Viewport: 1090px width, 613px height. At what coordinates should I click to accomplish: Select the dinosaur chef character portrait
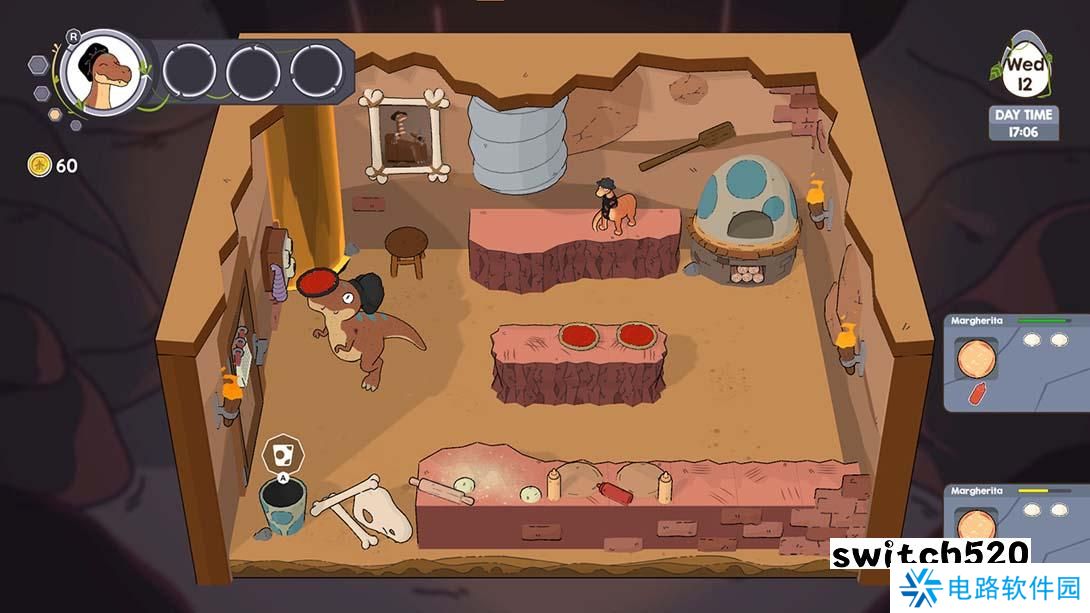[103, 74]
